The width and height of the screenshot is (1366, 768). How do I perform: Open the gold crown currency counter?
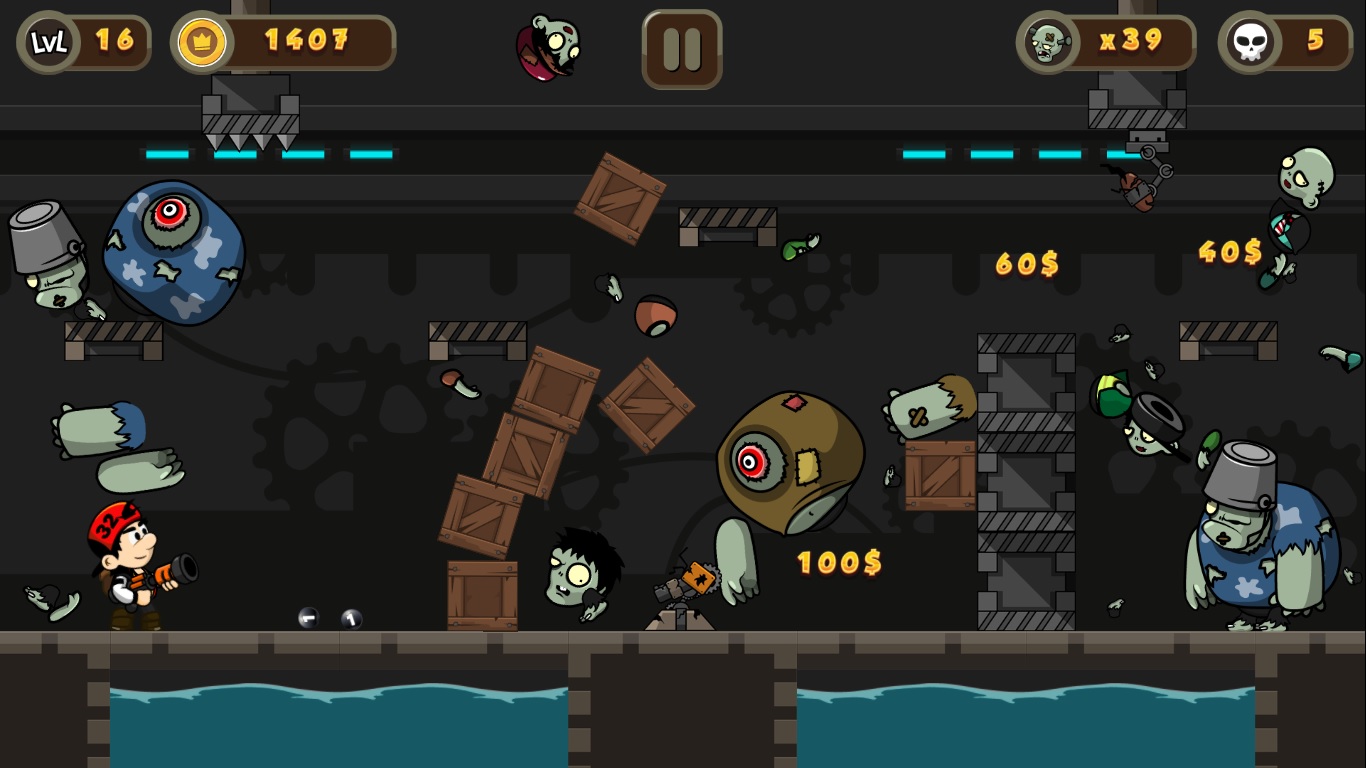(x=200, y=42)
